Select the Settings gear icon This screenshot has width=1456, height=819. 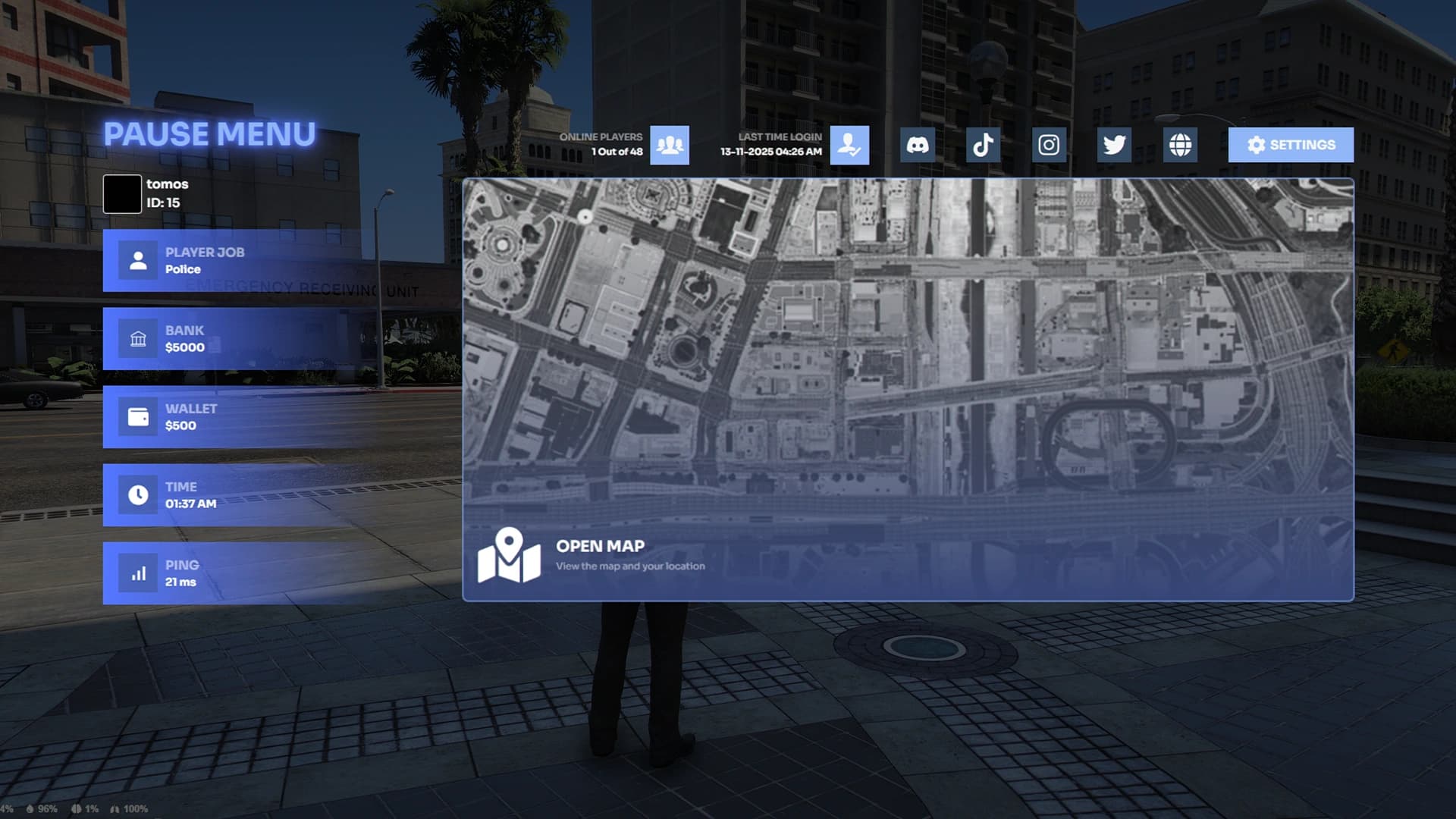click(1256, 144)
